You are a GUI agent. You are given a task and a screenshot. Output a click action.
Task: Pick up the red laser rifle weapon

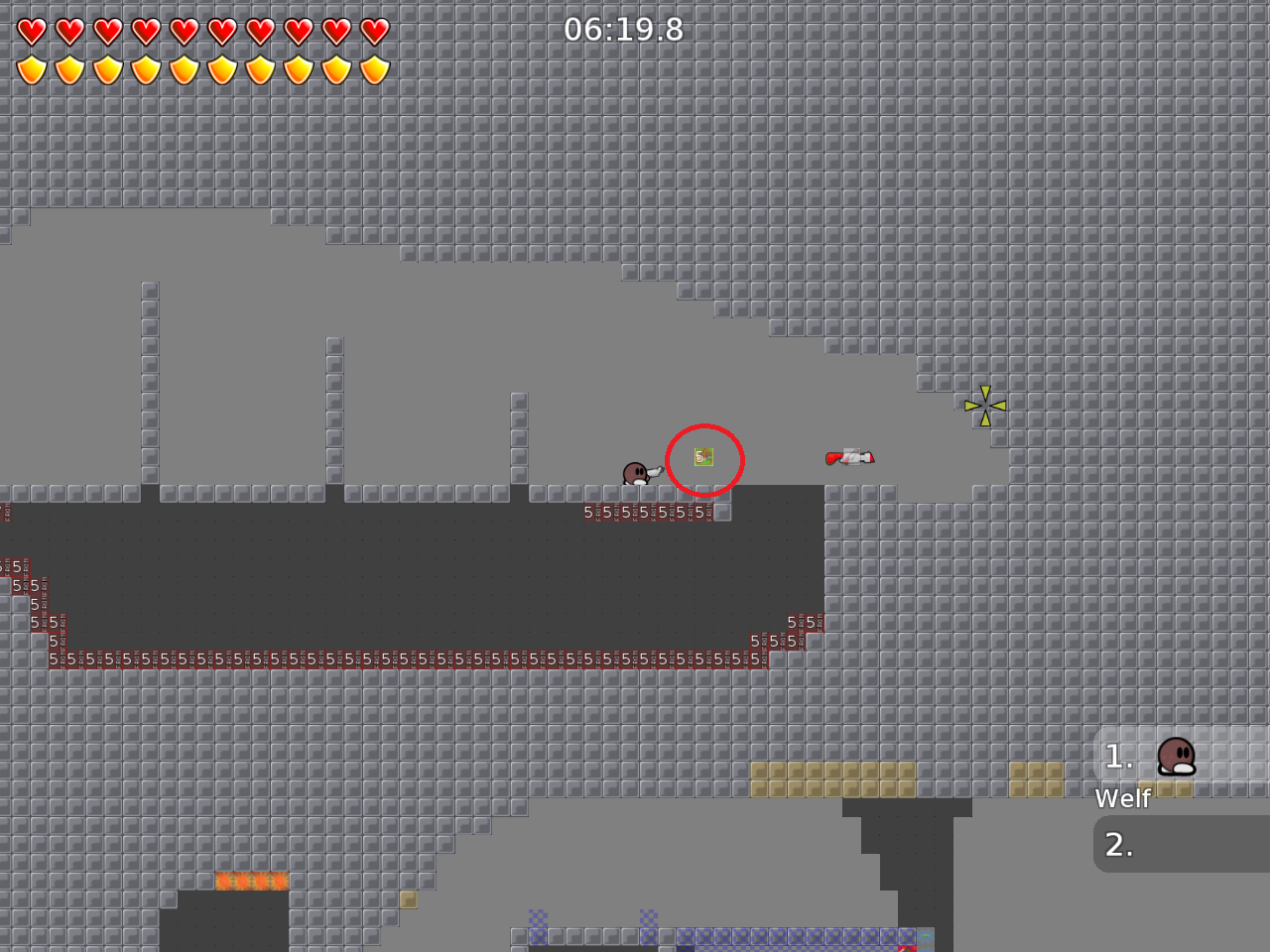(x=850, y=458)
